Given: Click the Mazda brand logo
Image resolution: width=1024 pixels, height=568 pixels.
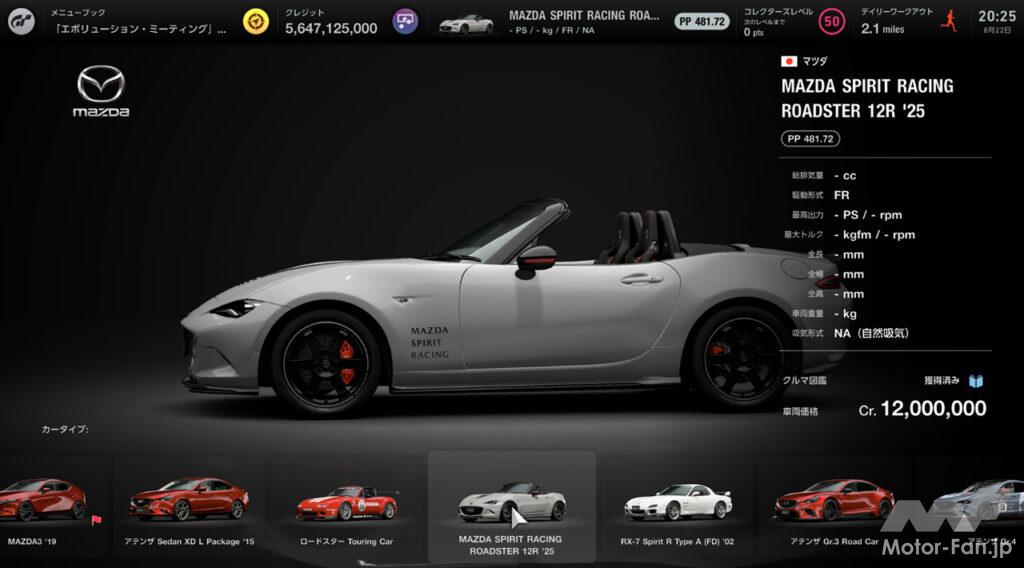Looking at the screenshot, I should tap(101, 92).
